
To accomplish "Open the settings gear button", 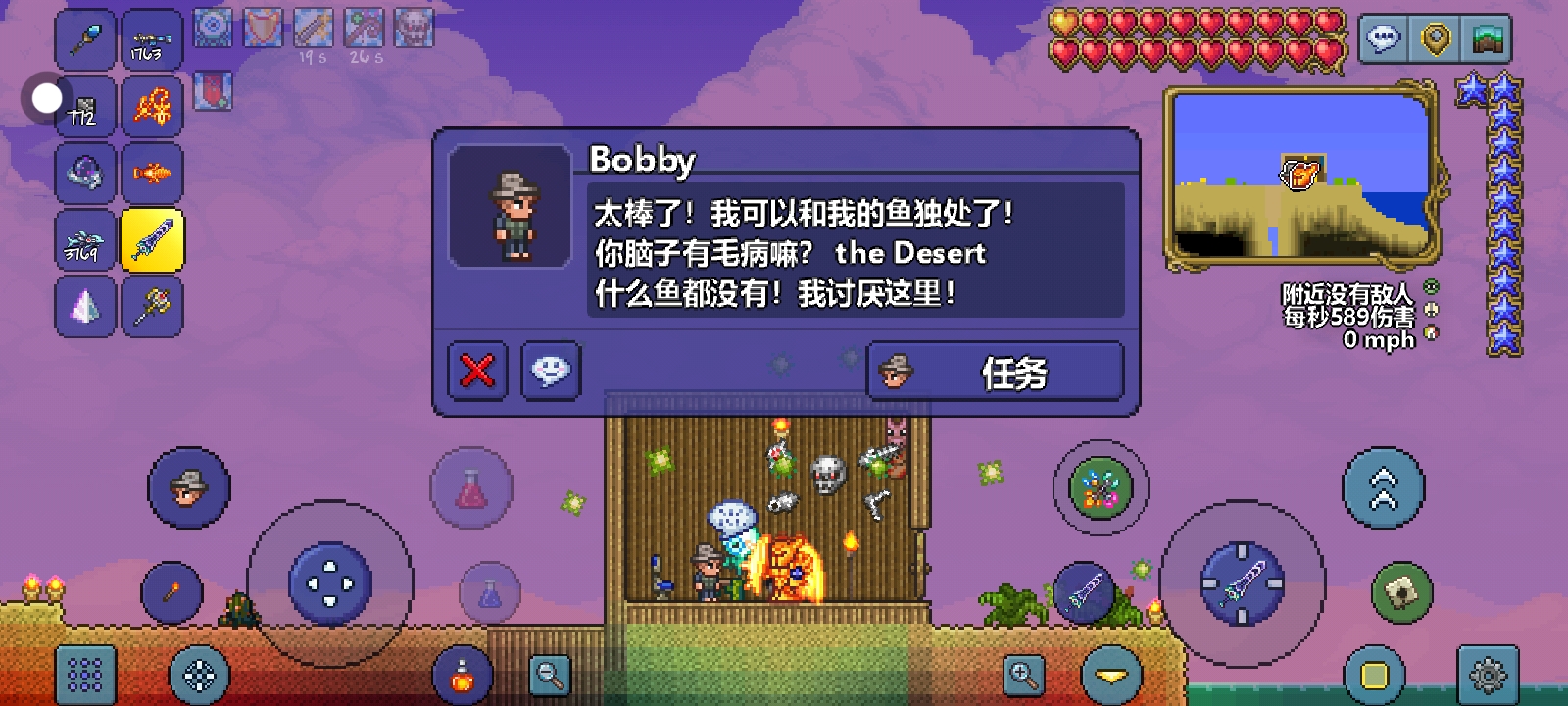I will point(1490,674).
